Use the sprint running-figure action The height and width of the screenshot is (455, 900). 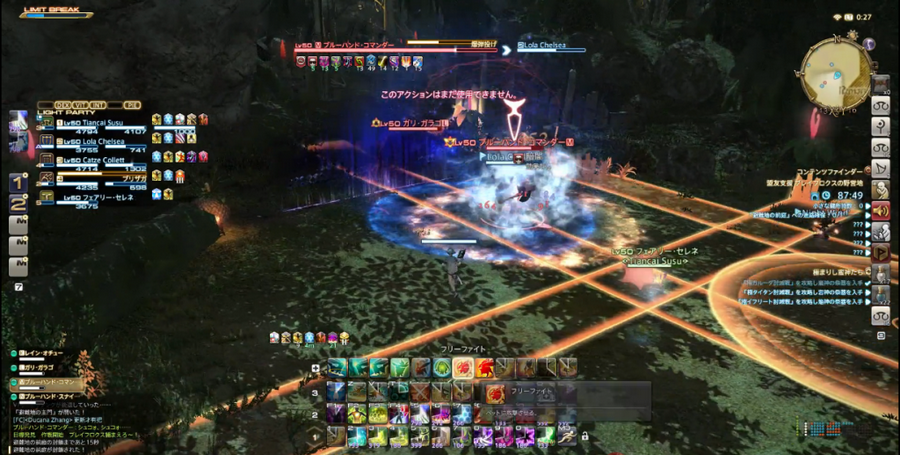click(567, 435)
